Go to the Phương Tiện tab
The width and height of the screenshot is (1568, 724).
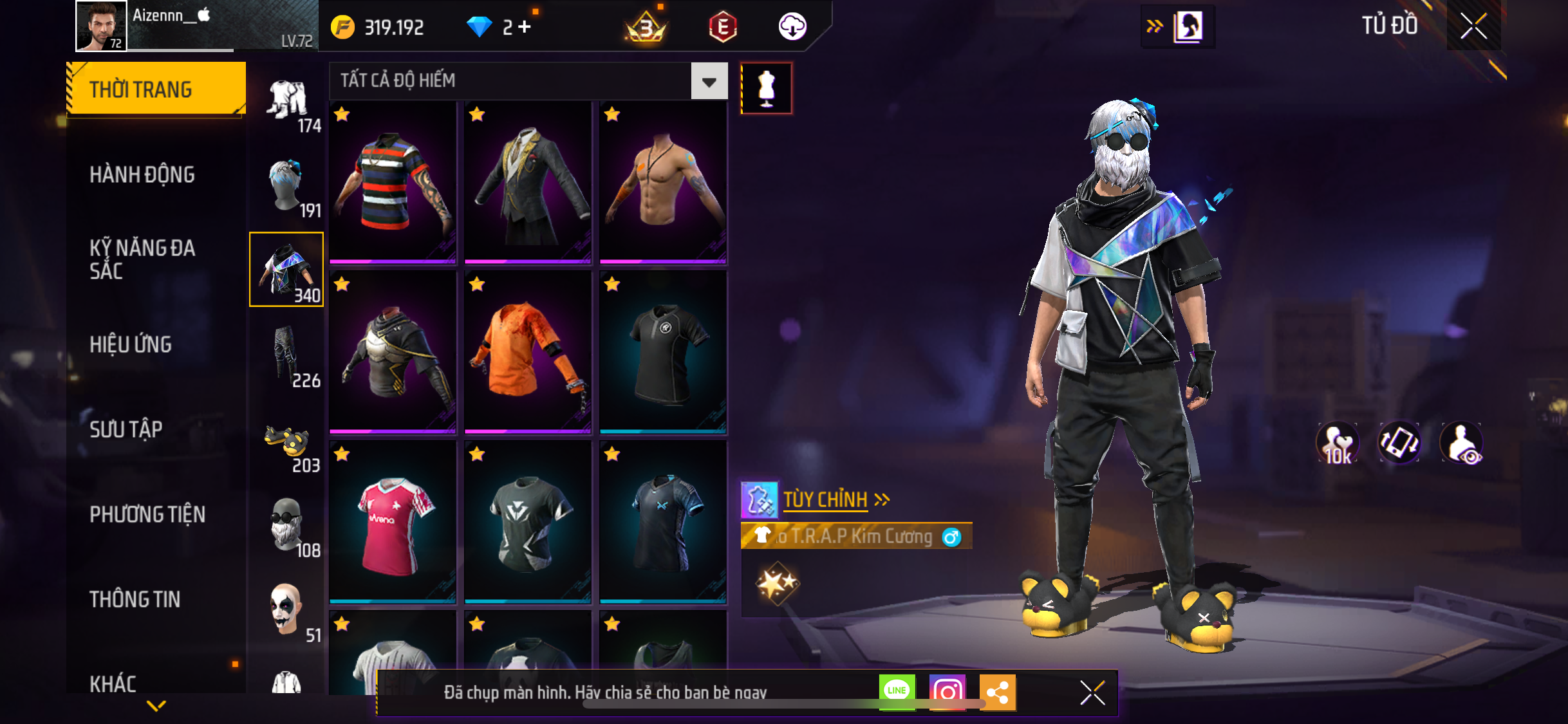point(147,514)
